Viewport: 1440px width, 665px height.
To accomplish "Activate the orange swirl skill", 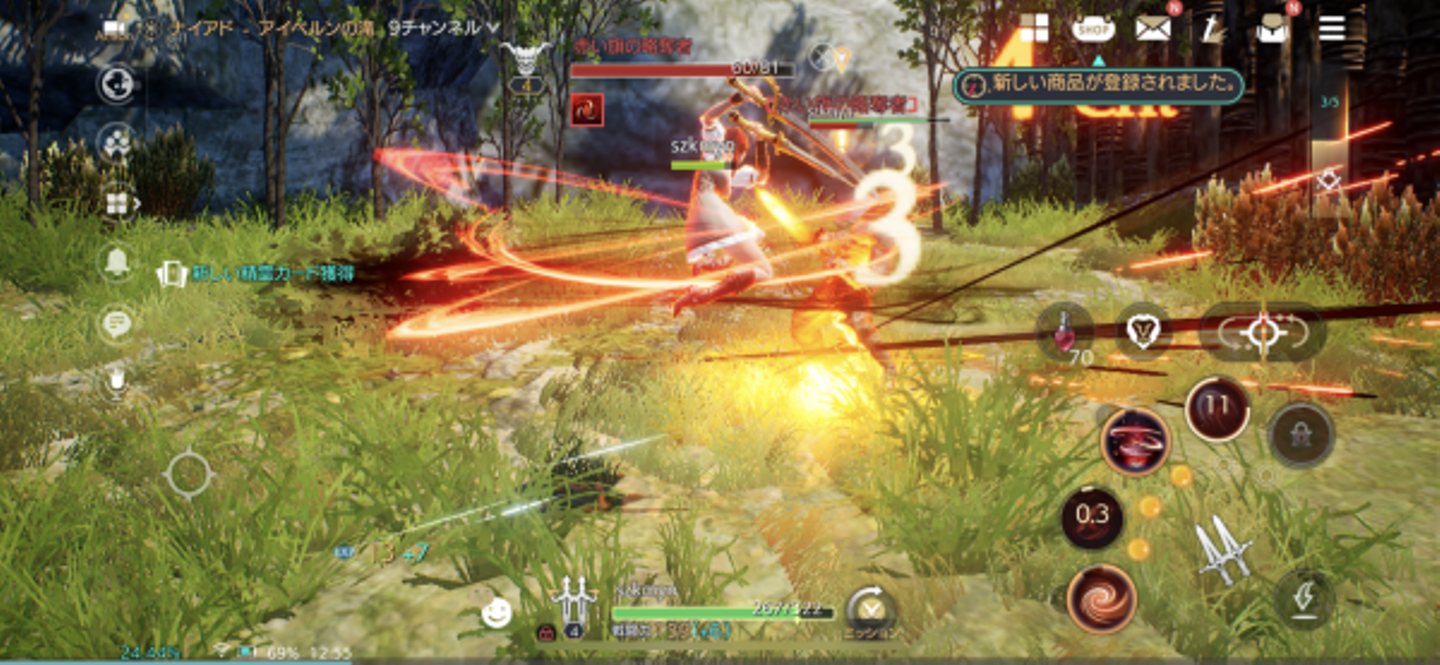I will (x=1101, y=598).
